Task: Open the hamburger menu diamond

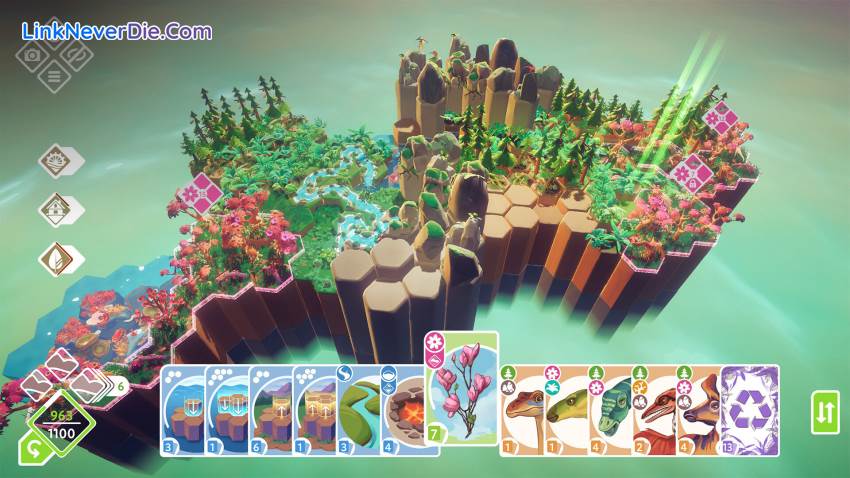Action: [53, 76]
